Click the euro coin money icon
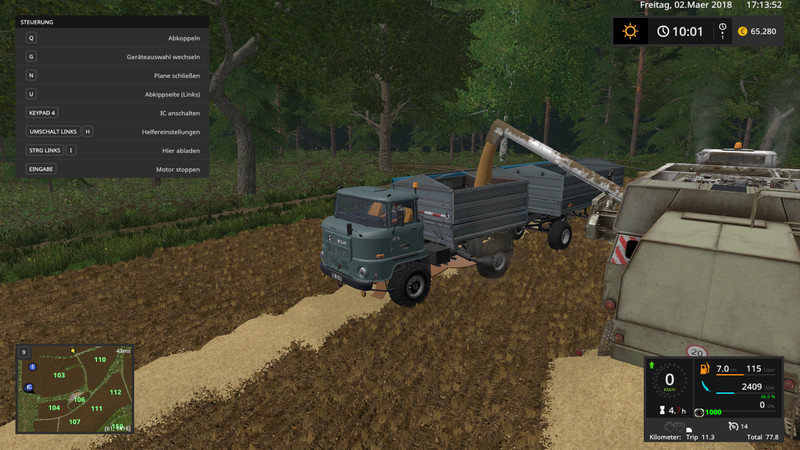800x450 pixels. coord(742,31)
